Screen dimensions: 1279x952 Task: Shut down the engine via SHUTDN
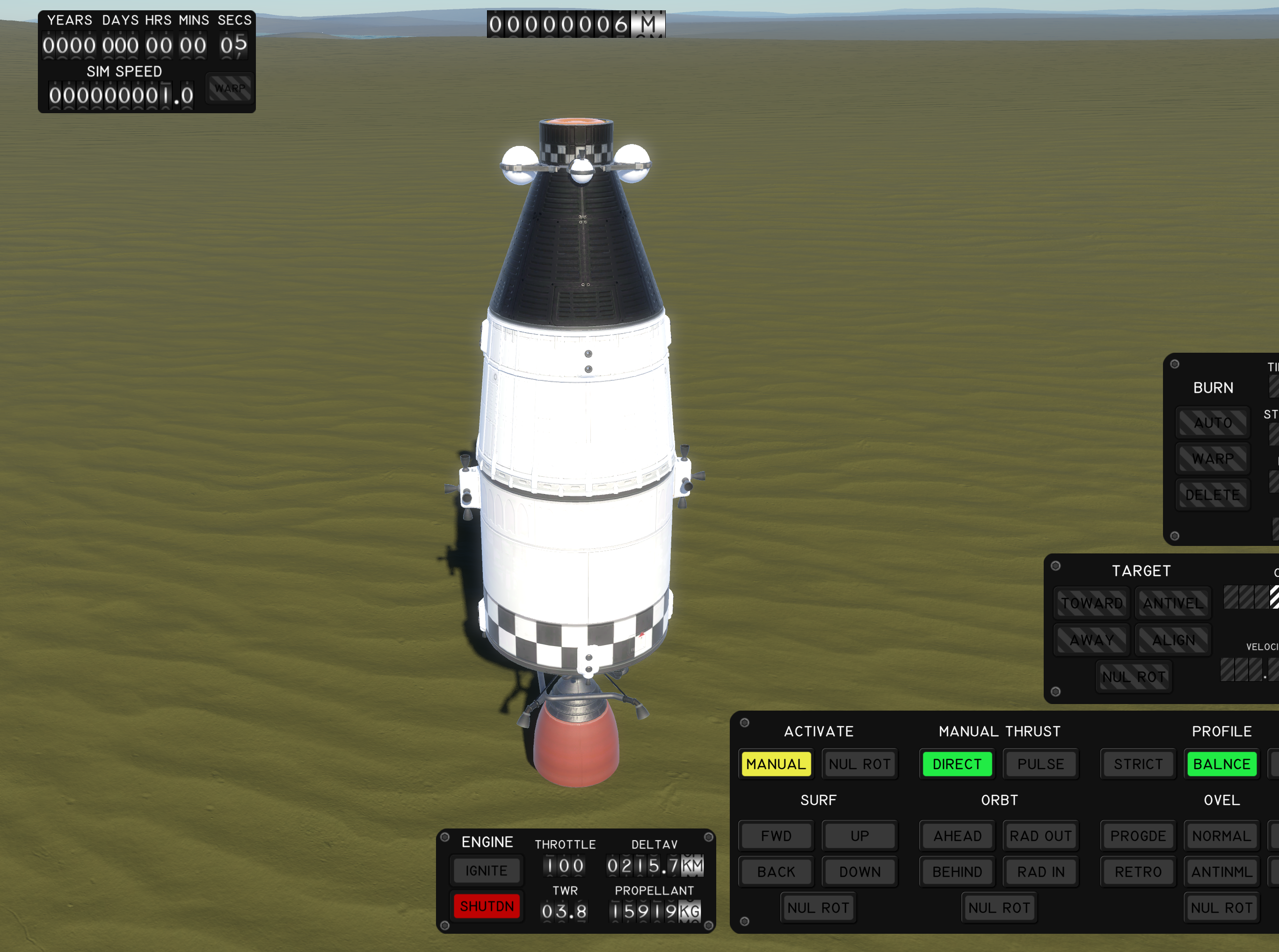486,906
